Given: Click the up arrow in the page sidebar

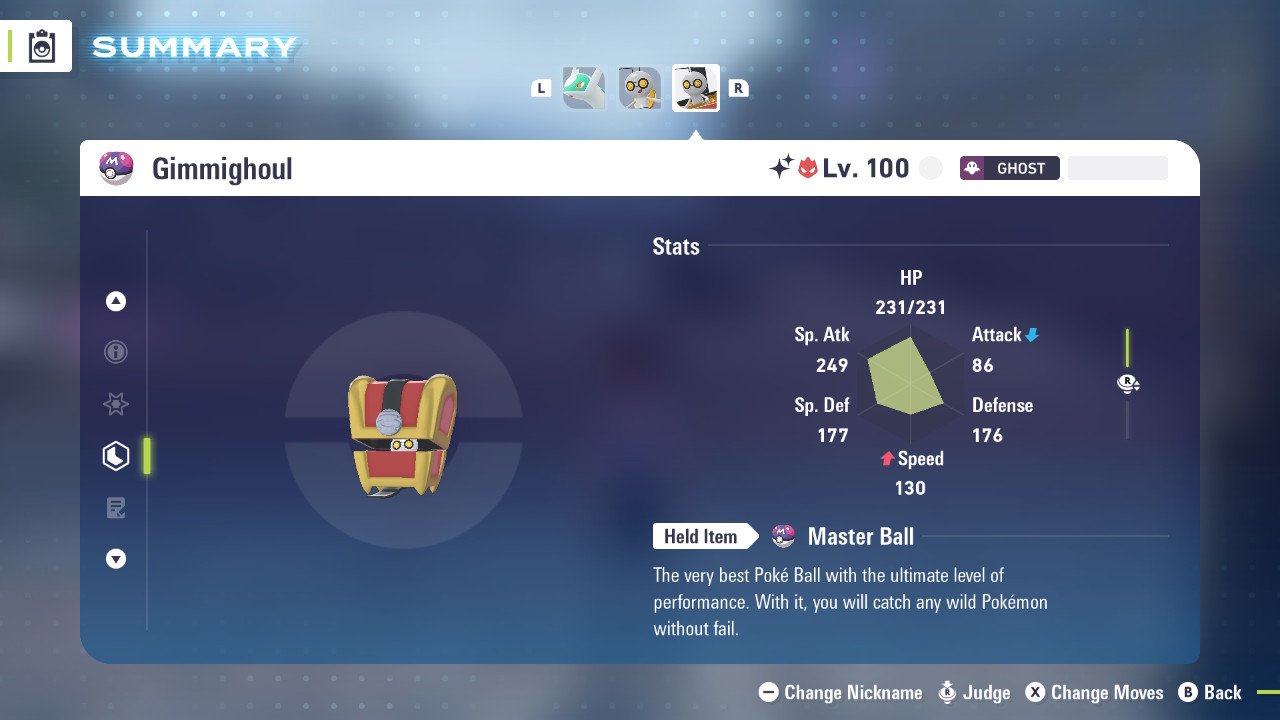Looking at the screenshot, I should click(116, 301).
